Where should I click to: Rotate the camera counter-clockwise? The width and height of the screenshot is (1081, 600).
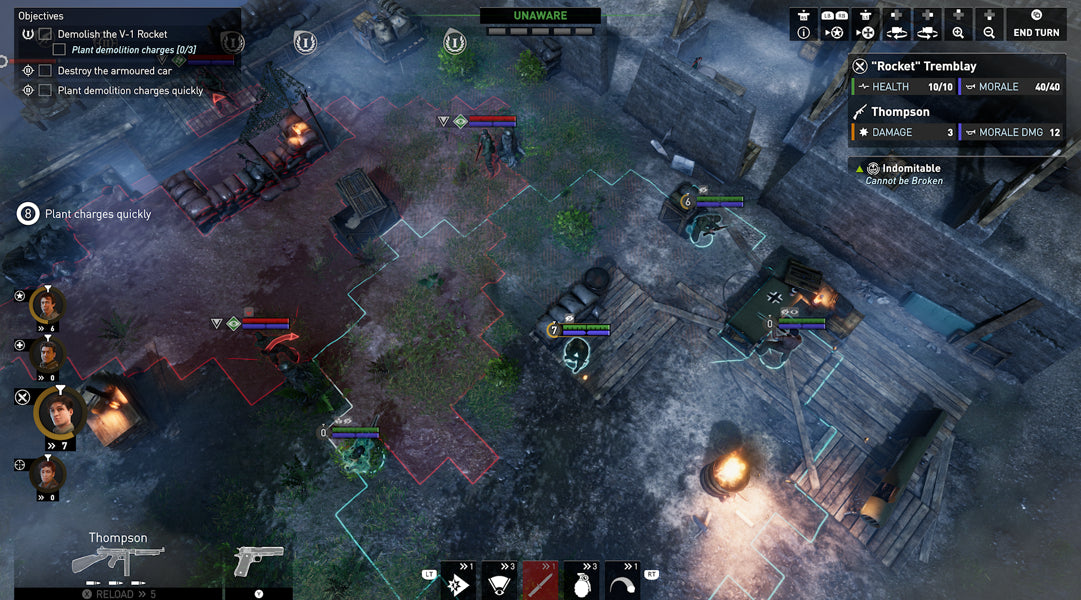point(896,24)
